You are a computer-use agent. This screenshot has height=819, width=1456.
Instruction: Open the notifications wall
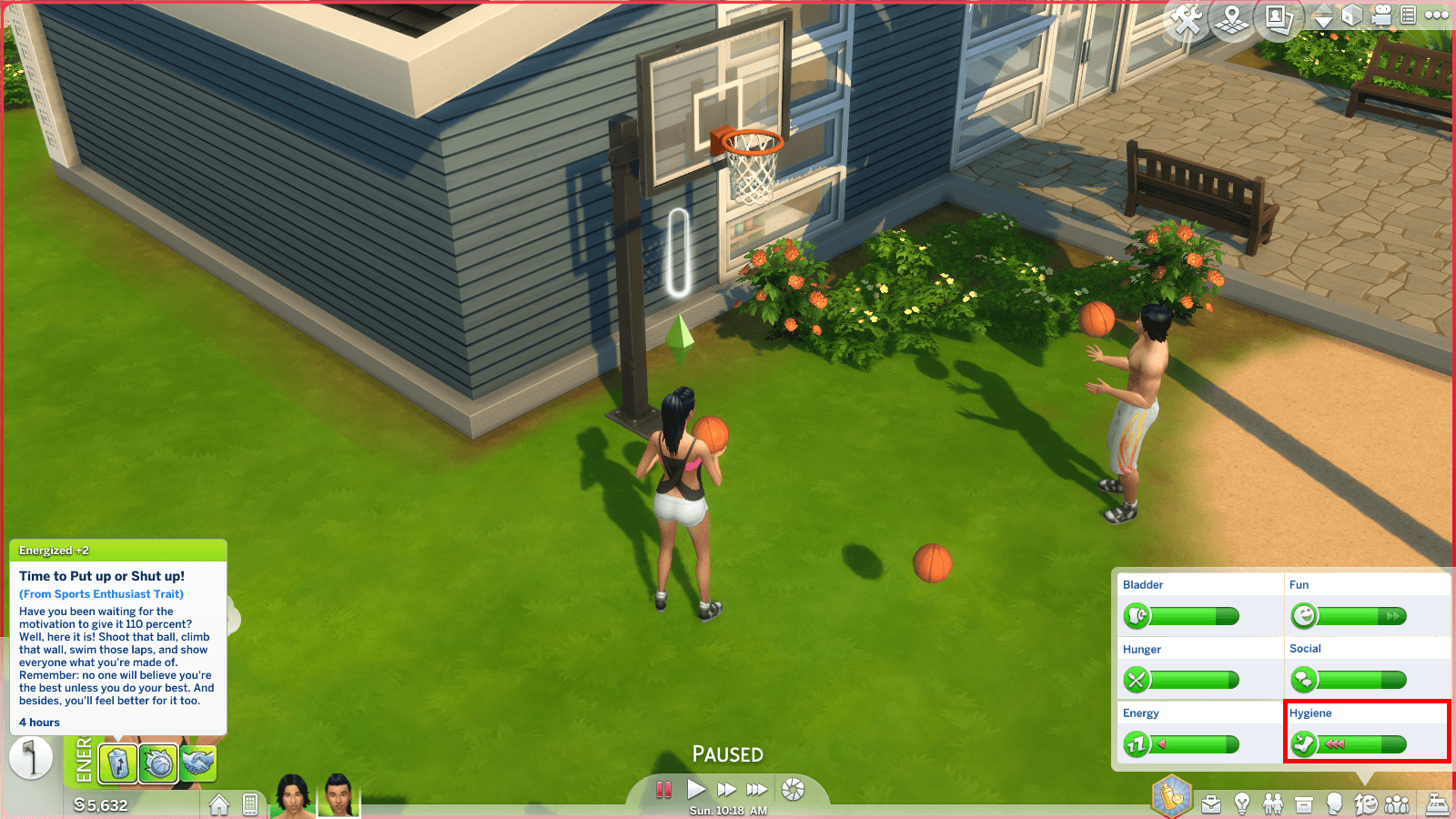(1409, 15)
